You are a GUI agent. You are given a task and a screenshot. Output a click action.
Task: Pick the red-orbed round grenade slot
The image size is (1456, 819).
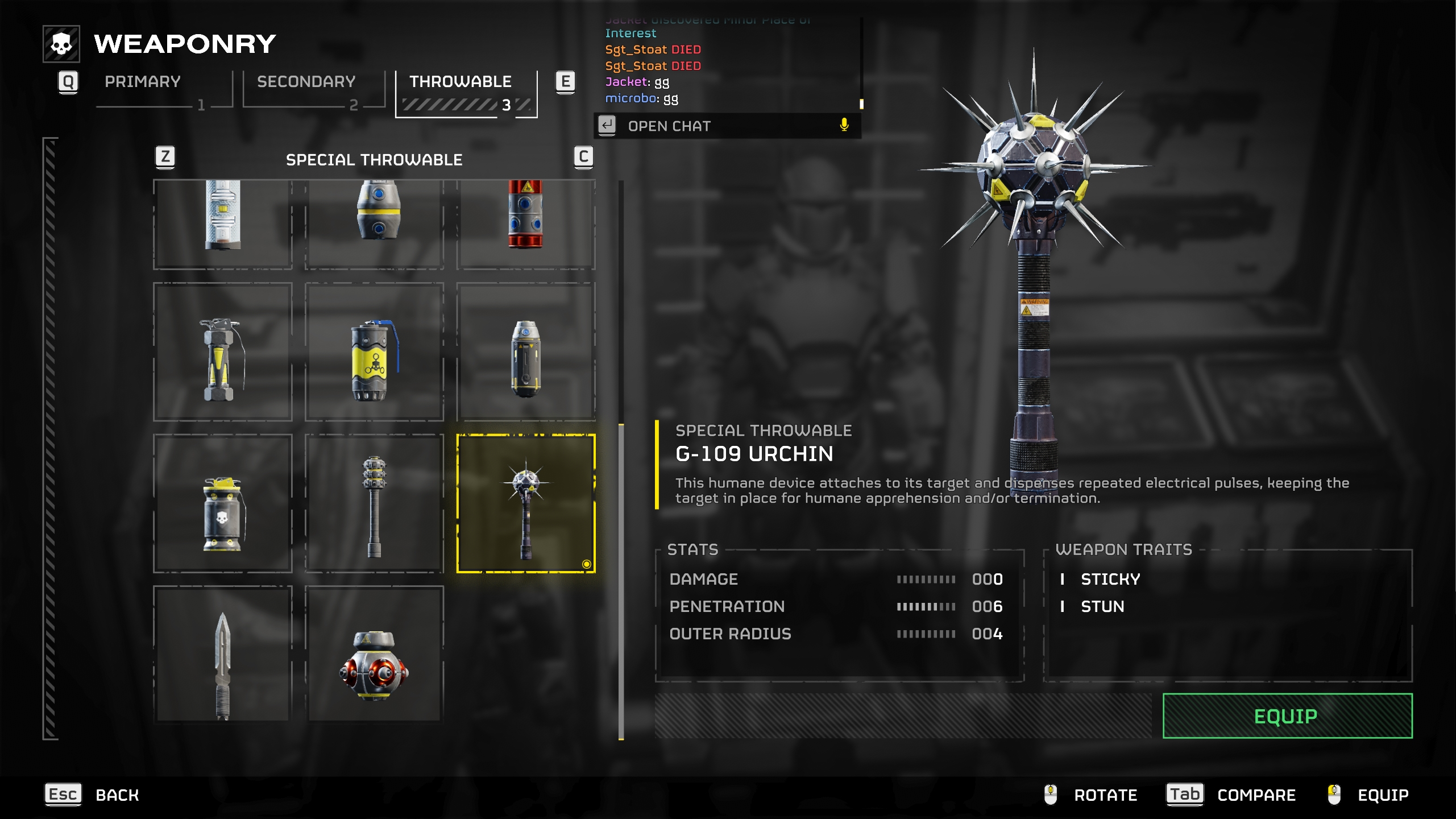tap(374, 654)
